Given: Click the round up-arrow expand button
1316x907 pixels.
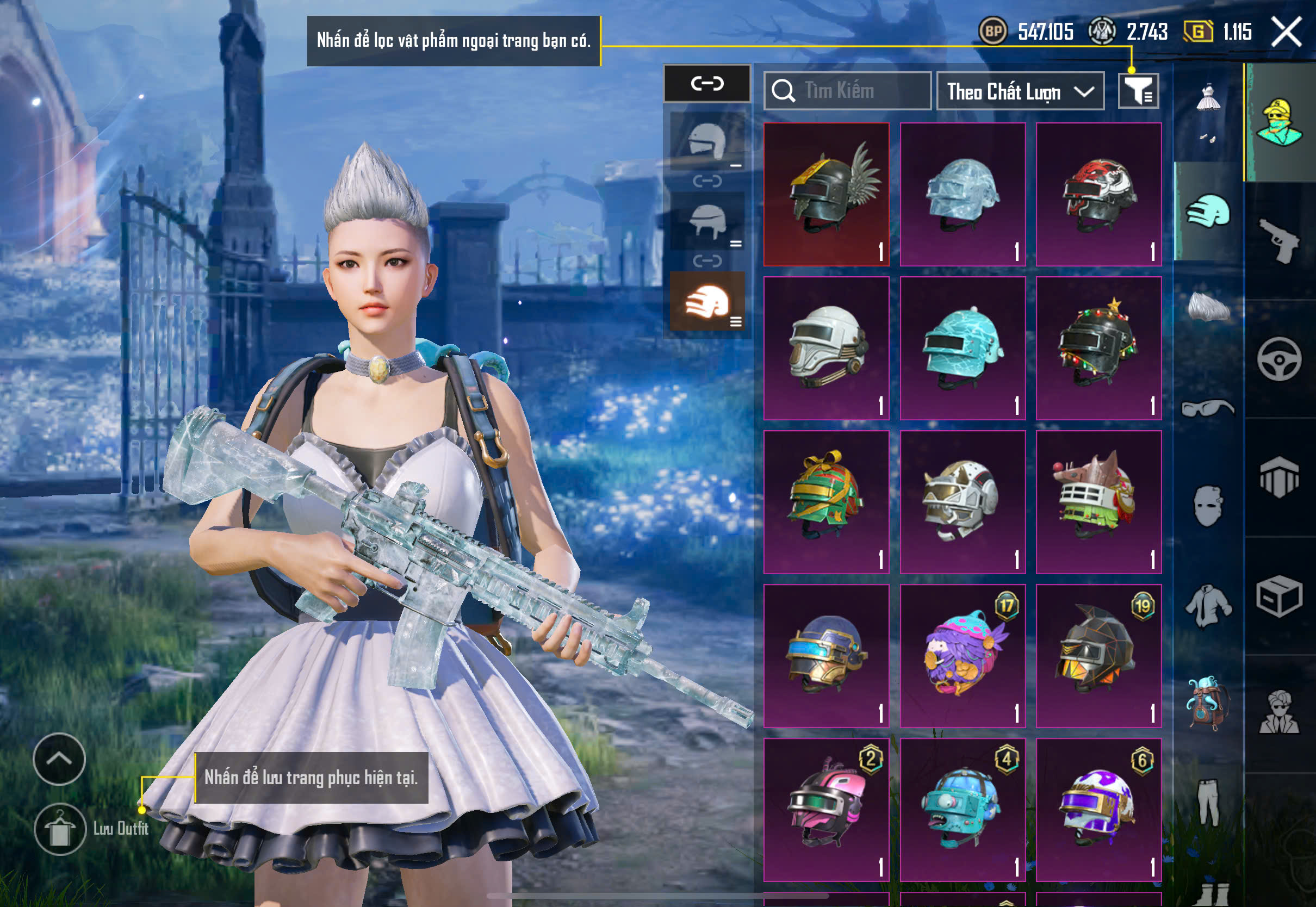Looking at the screenshot, I should click(x=59, y=759).
